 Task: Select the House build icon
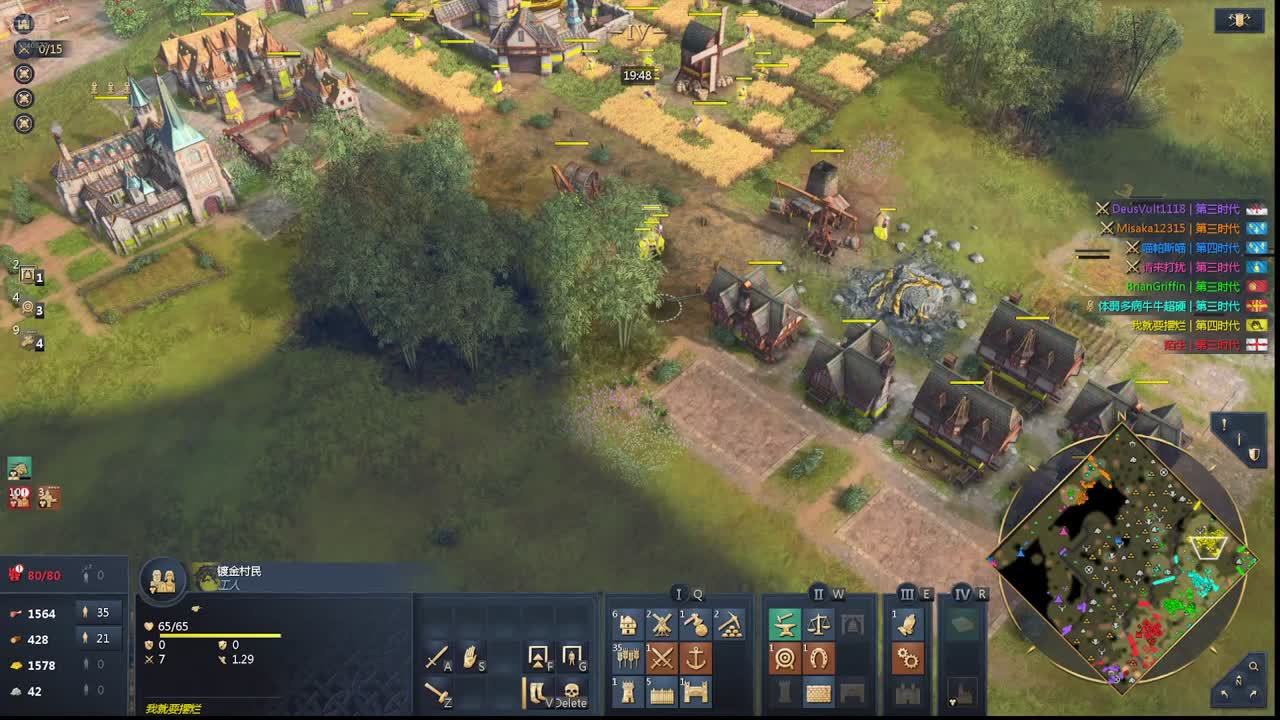(628, 625)
